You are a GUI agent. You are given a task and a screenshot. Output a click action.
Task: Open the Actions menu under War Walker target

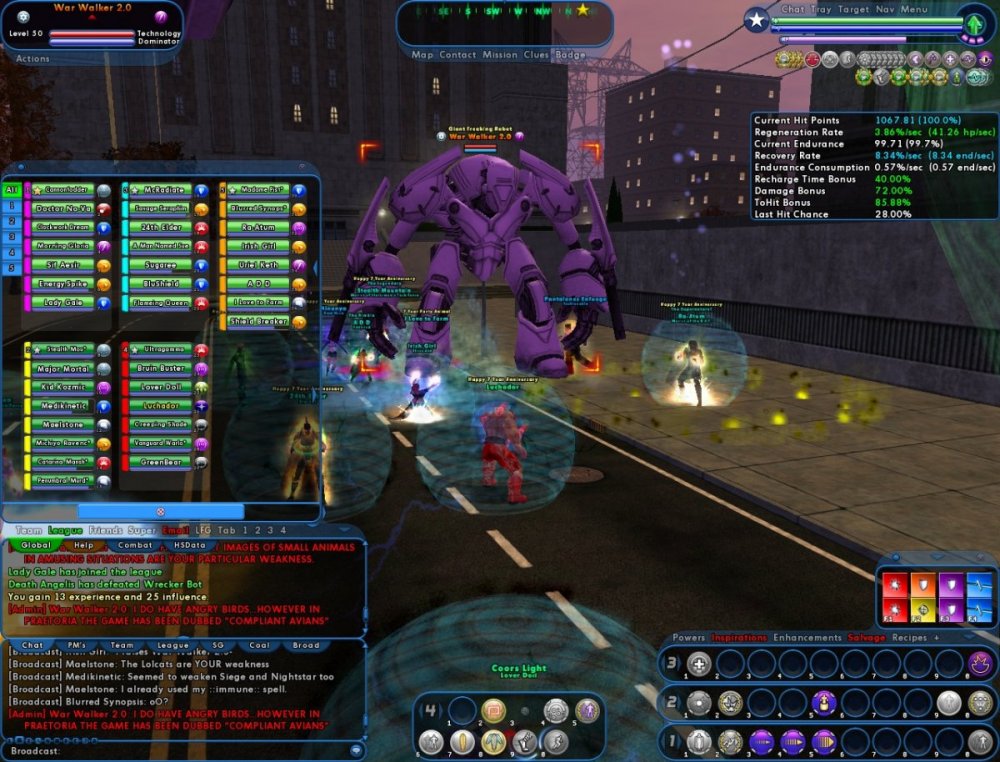click(x=33, y=59)
